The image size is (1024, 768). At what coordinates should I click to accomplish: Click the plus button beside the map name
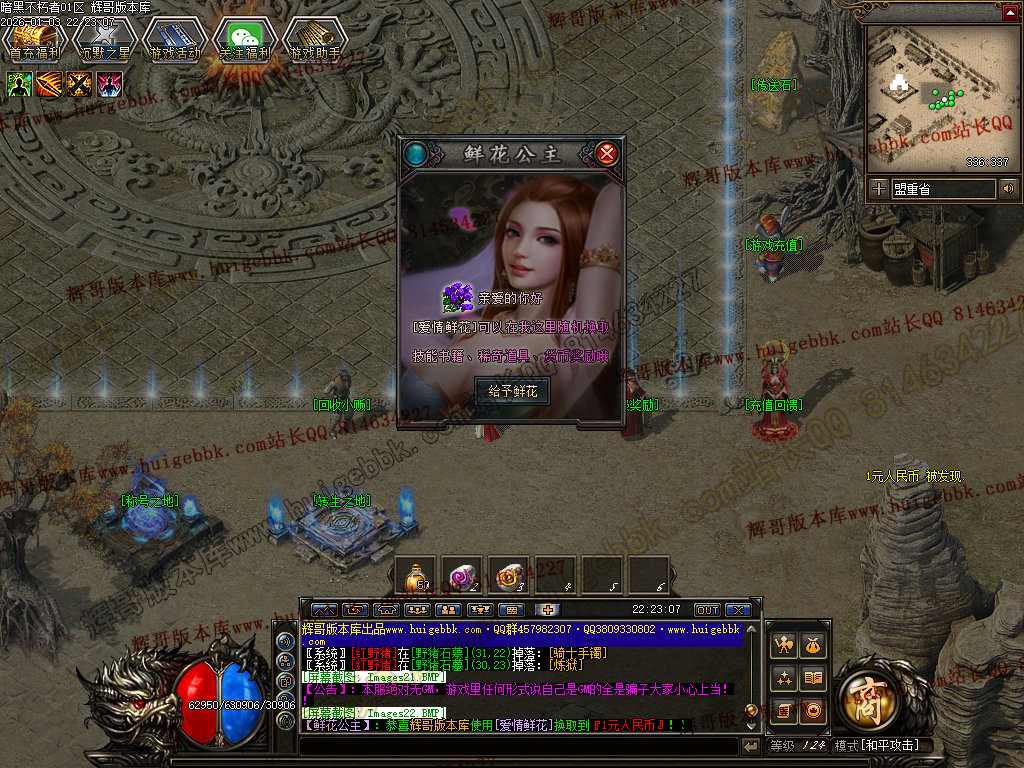pyautogui.click(x=878, y=188)
